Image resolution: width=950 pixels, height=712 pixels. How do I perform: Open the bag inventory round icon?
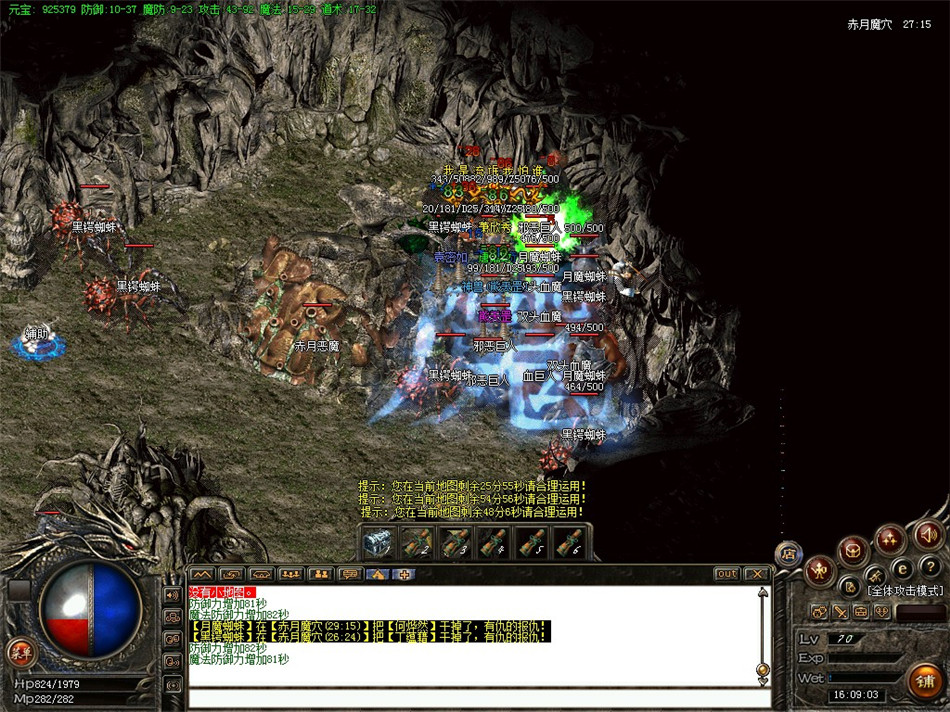853,551
